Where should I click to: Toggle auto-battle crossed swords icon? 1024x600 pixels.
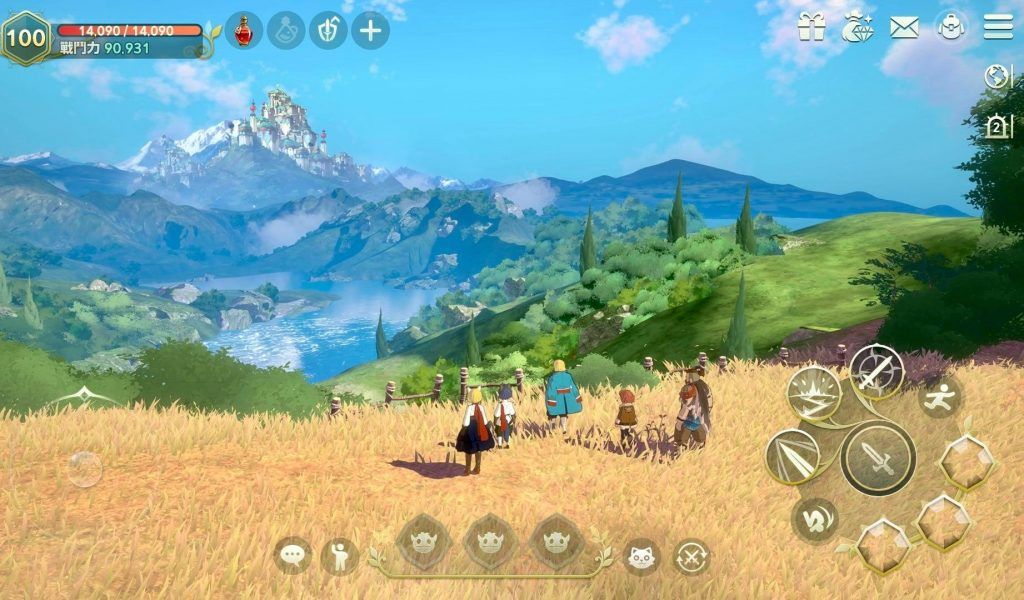[x=691, y=556]
